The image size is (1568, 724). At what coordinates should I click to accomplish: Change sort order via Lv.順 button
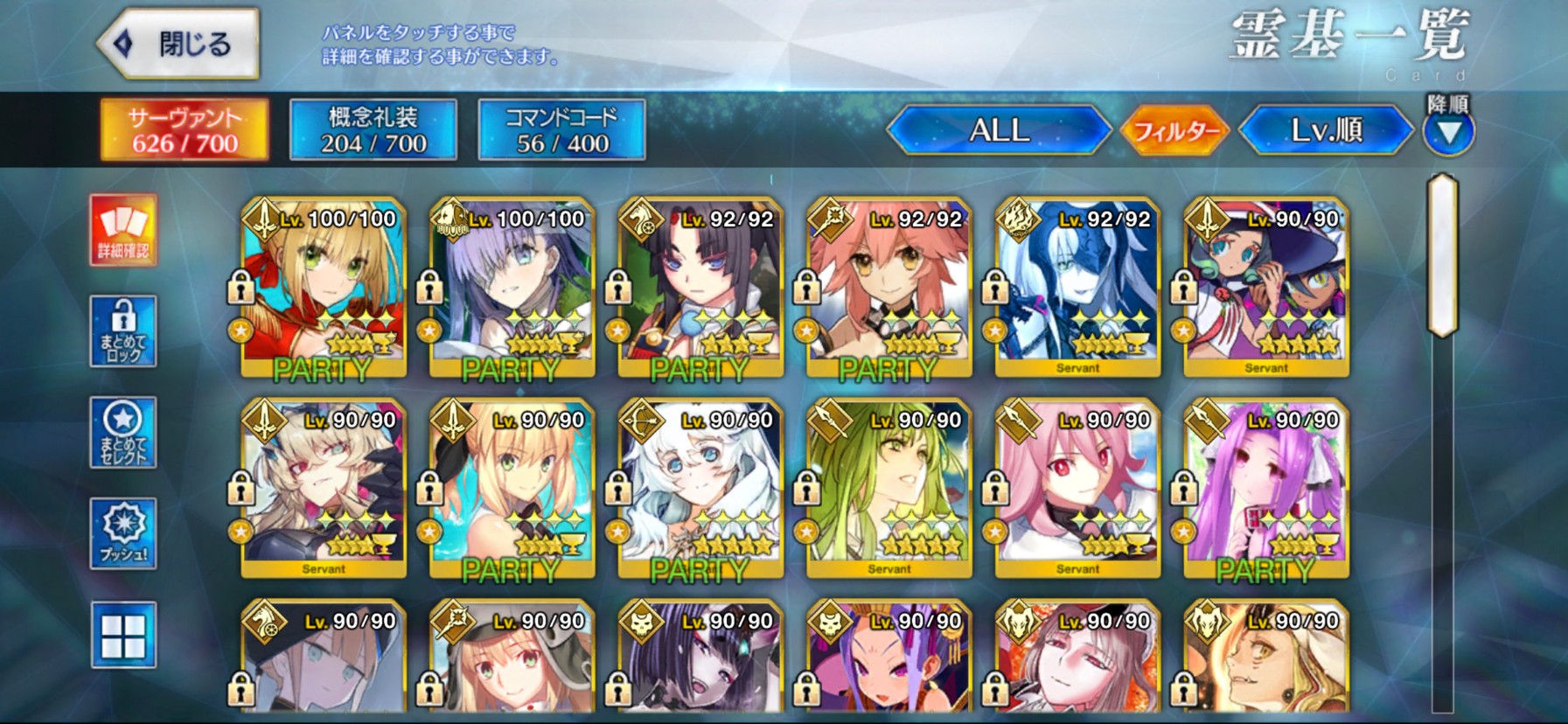(1326, 130)
